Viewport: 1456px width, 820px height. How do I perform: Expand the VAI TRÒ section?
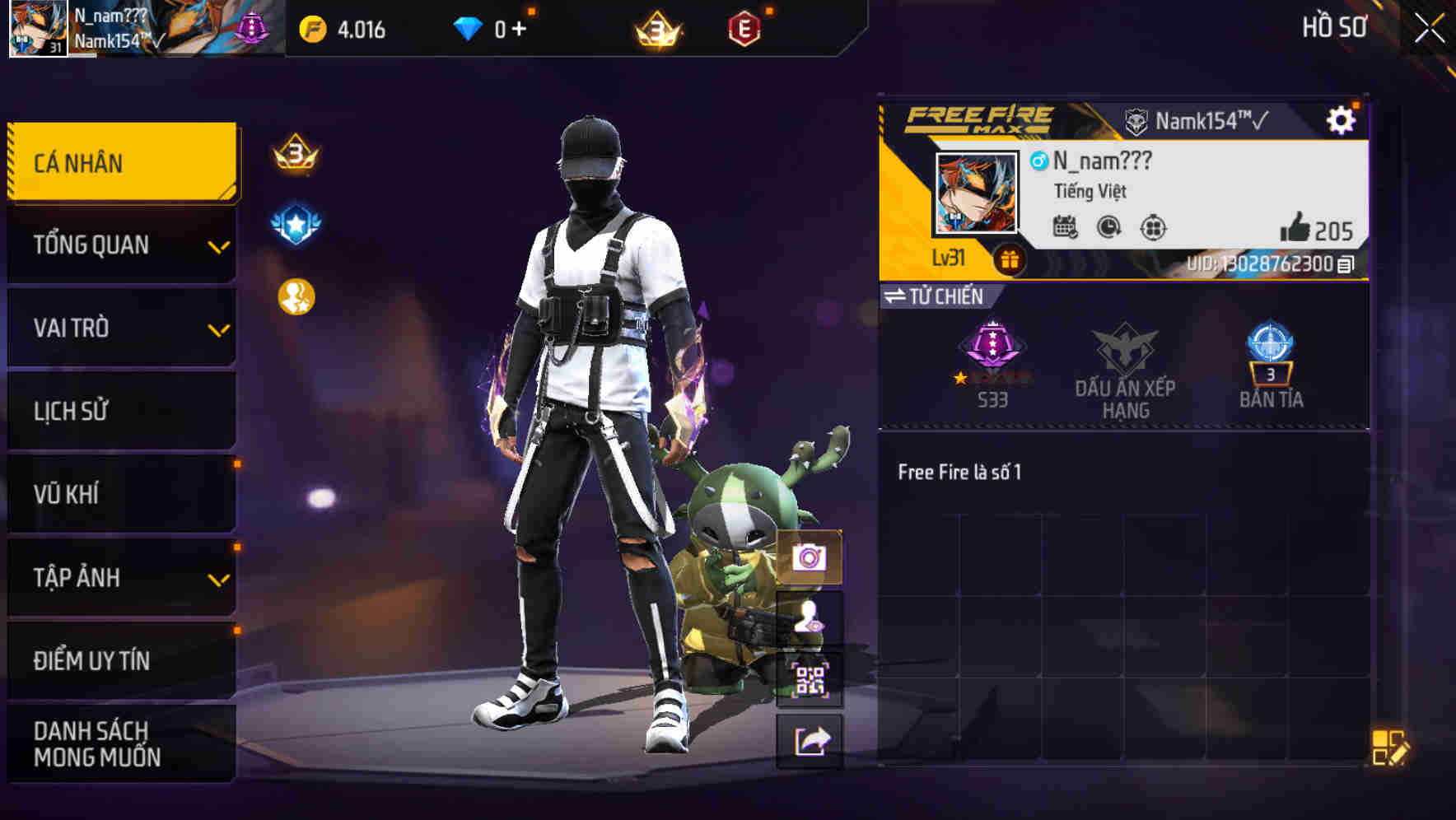[x=120, y=328]
